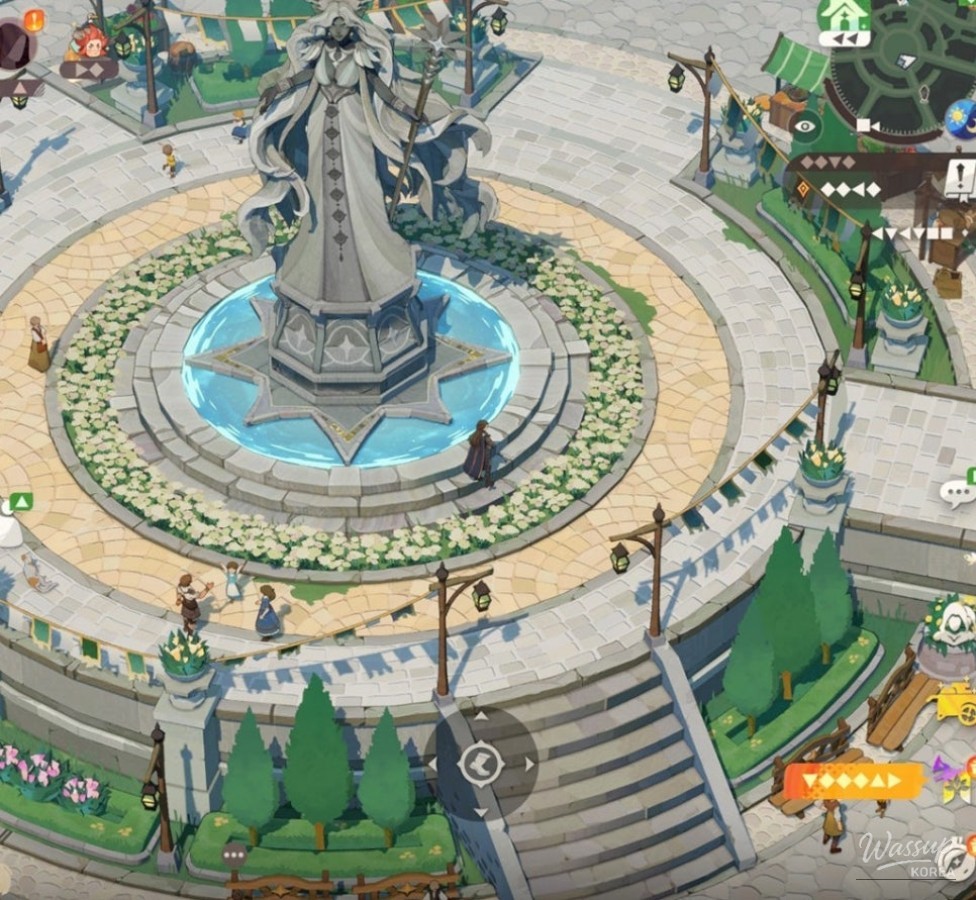The image size is (976, 900).
Task: Tap the green house home icon
Action: (843, 17)
